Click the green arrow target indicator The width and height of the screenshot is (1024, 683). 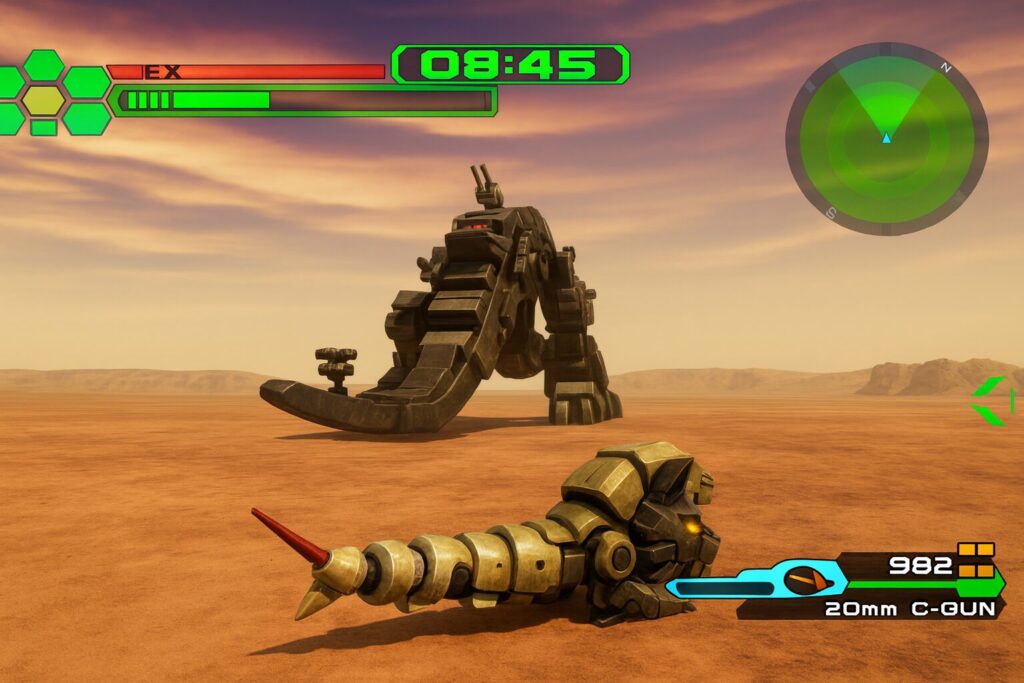(991, 400)
